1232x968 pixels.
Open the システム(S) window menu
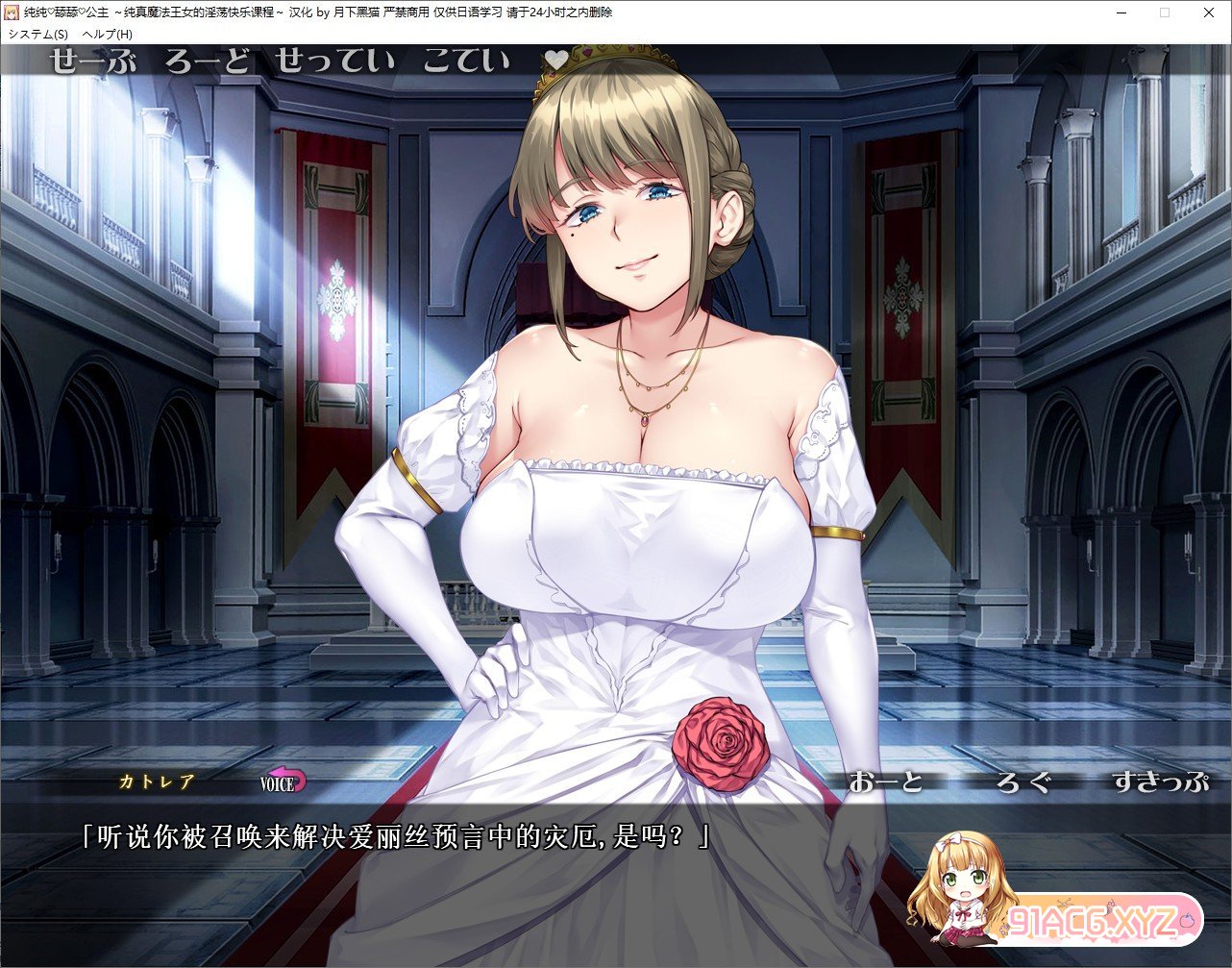click(38, 34)
